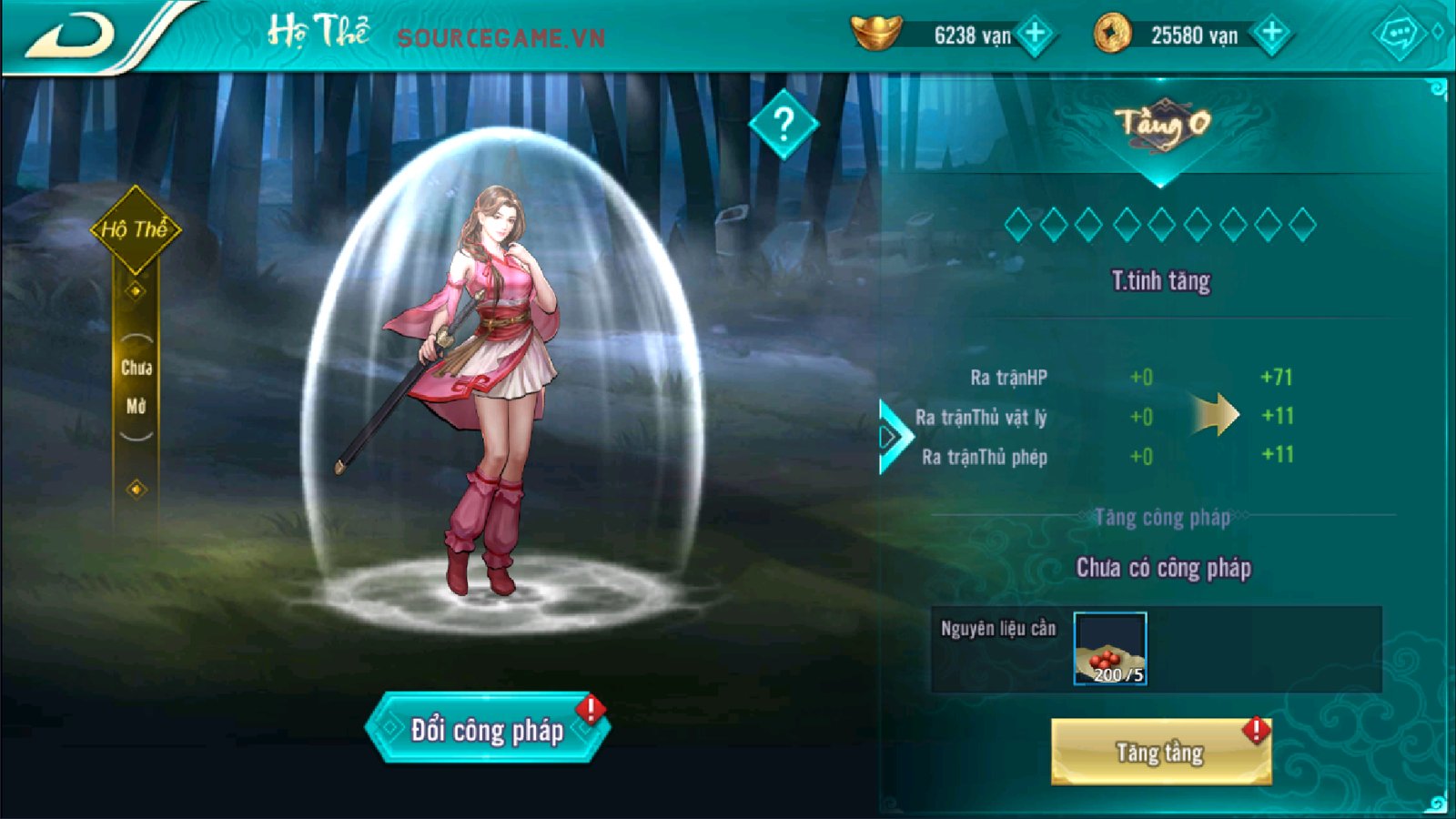Click the Đổi công pháp button

point(487,729)
